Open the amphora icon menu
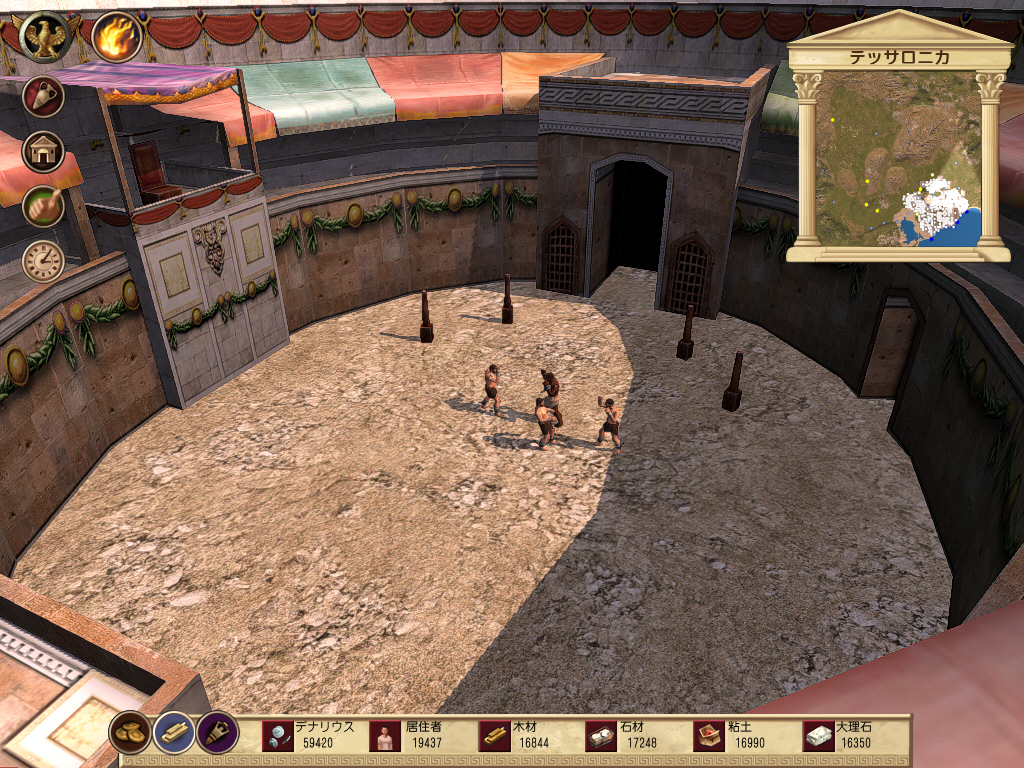Image resolution: width=1024 pixels, height=768 pixels. [44, 96]
